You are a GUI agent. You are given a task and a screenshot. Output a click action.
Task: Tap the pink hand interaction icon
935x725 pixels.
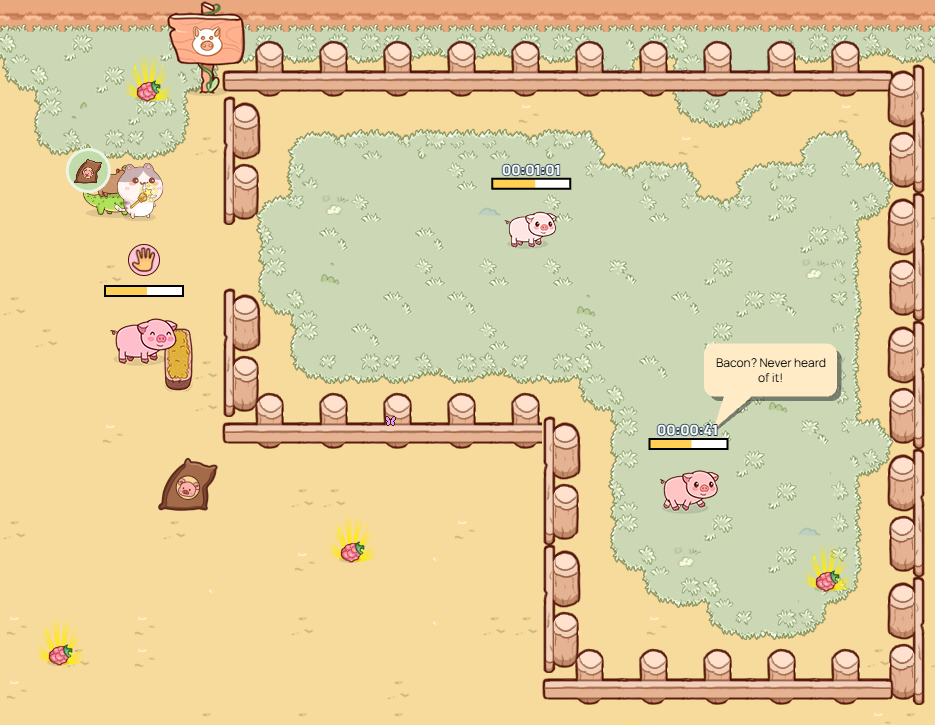tap(144, 260)
